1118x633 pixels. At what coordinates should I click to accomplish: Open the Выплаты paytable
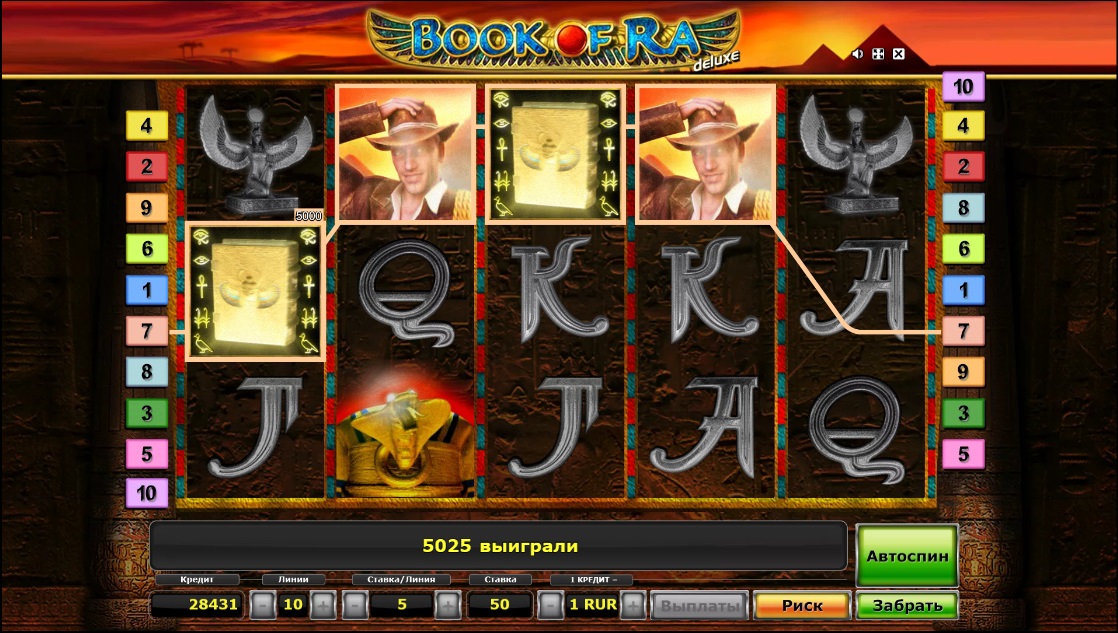[x=699, y=605]
